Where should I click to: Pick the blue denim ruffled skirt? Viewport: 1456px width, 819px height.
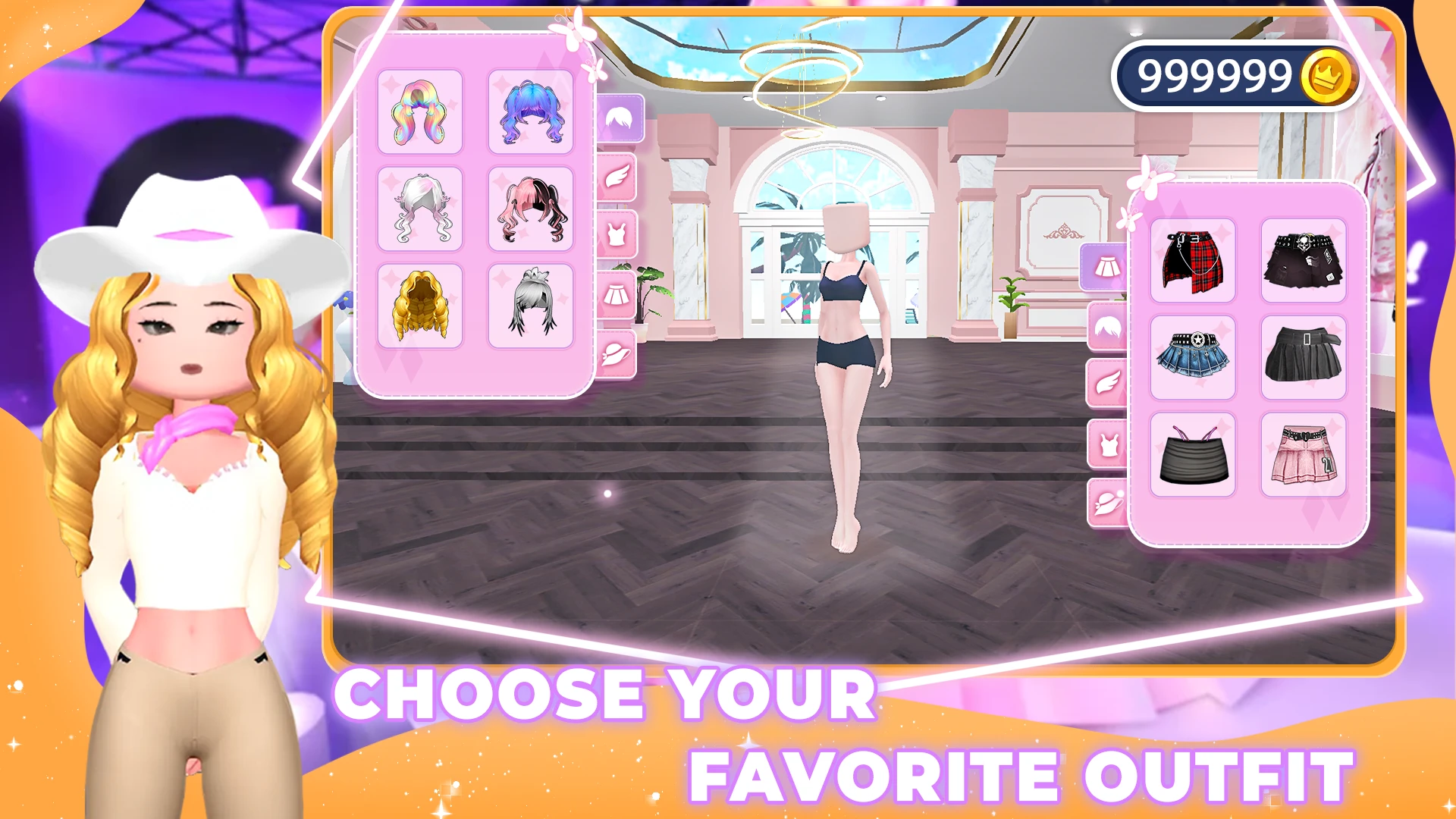tap(1192, 358)
